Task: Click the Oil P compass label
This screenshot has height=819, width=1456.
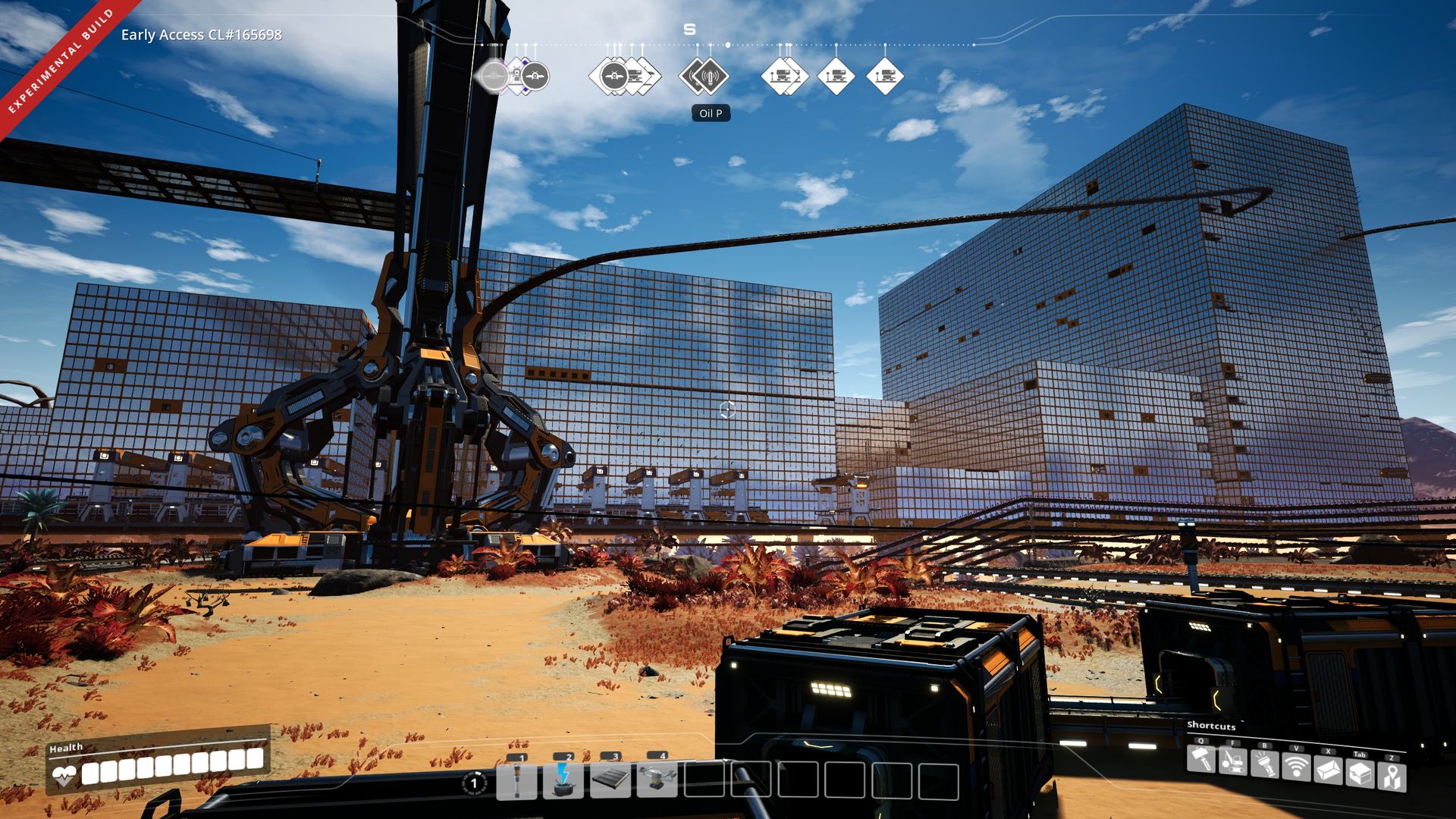Action: tap(711, 112)
